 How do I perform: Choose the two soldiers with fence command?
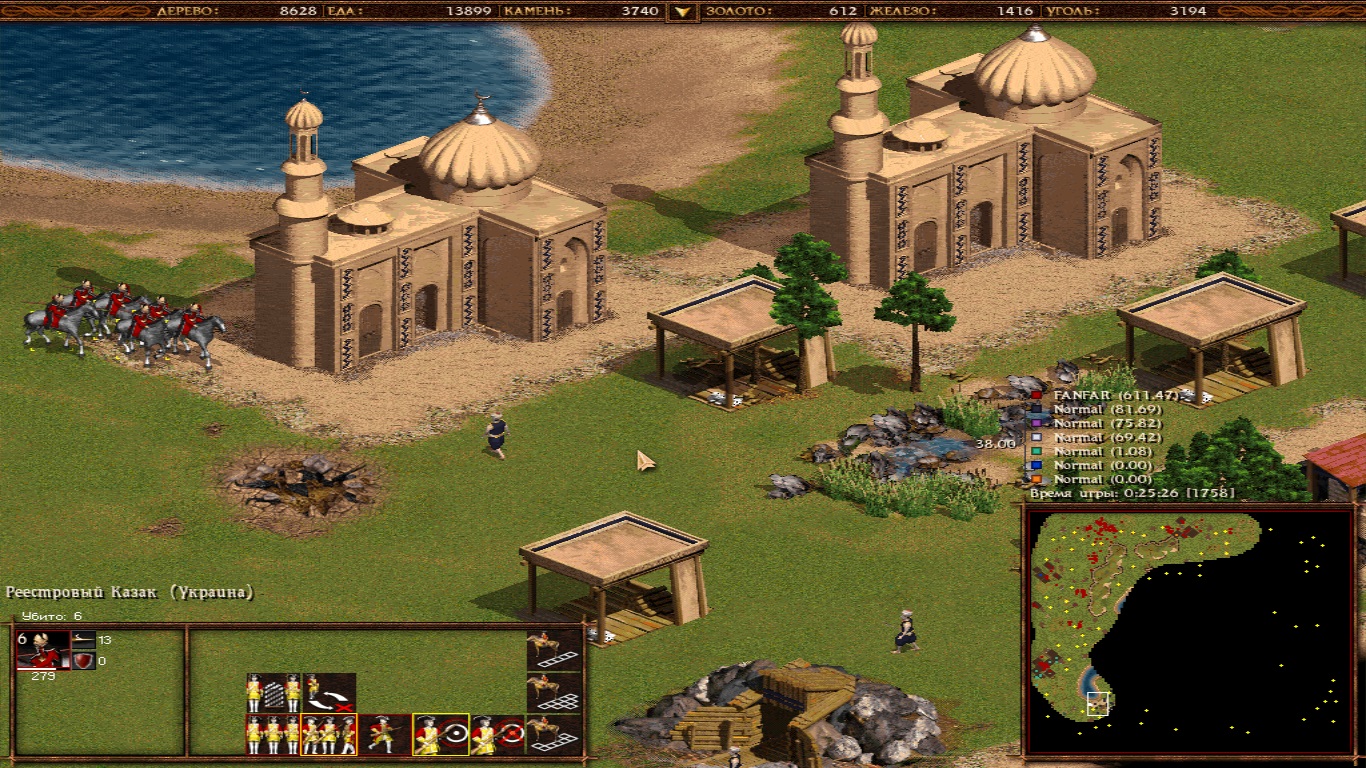point(274,692)
